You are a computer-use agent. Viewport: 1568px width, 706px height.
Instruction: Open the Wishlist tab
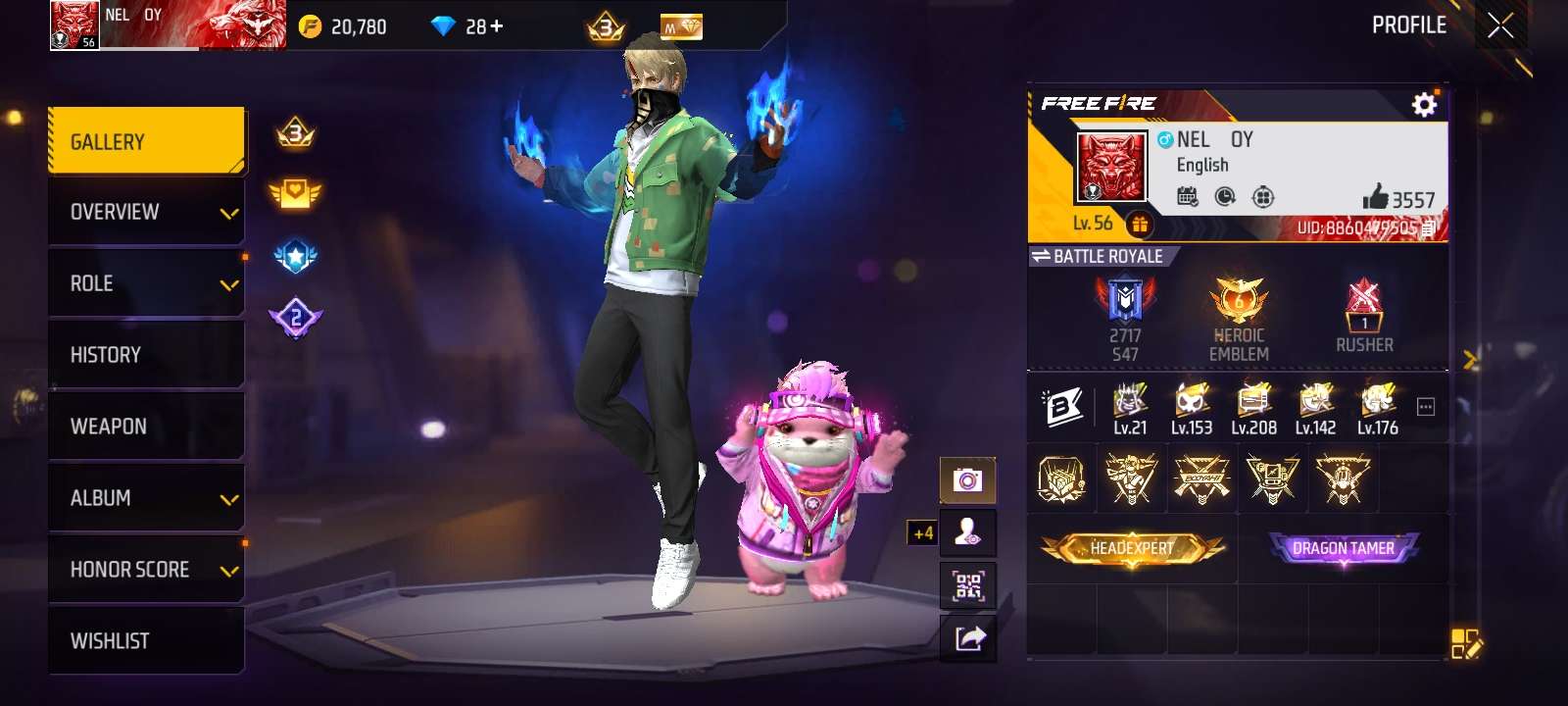(146, 641)
